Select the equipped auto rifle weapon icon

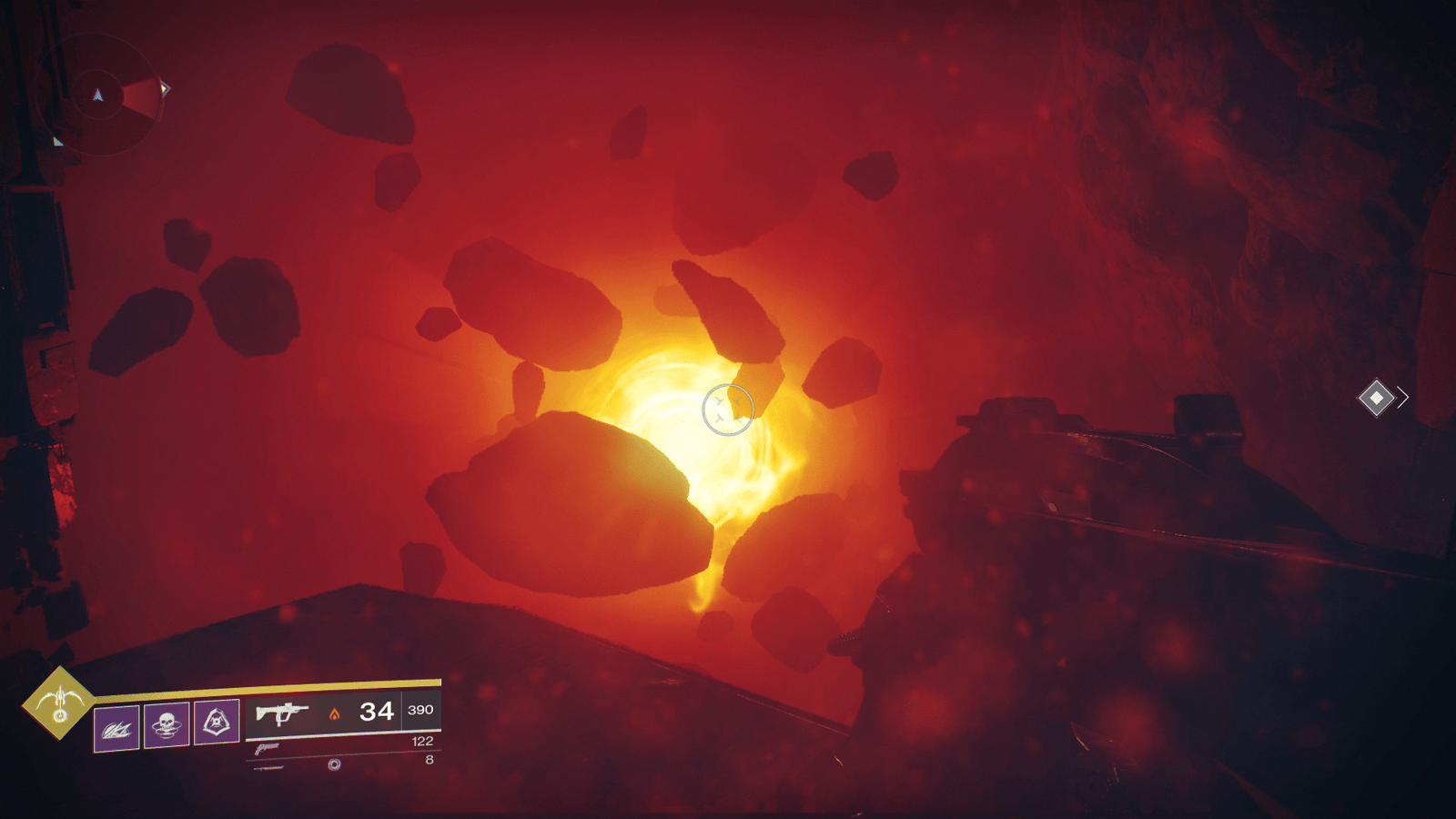[281, 713]
